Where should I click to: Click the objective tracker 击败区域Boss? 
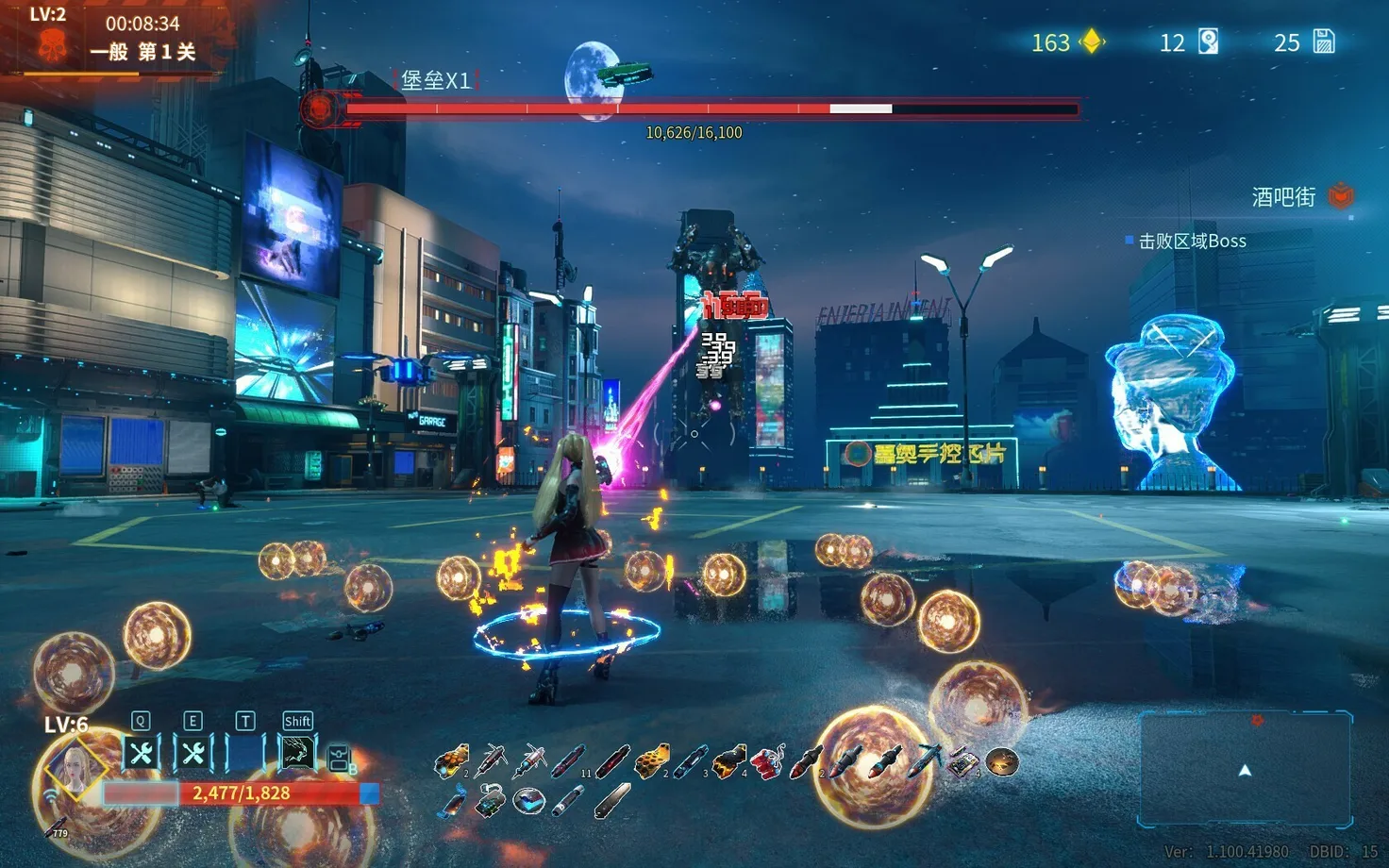(x=1192, y=242)
